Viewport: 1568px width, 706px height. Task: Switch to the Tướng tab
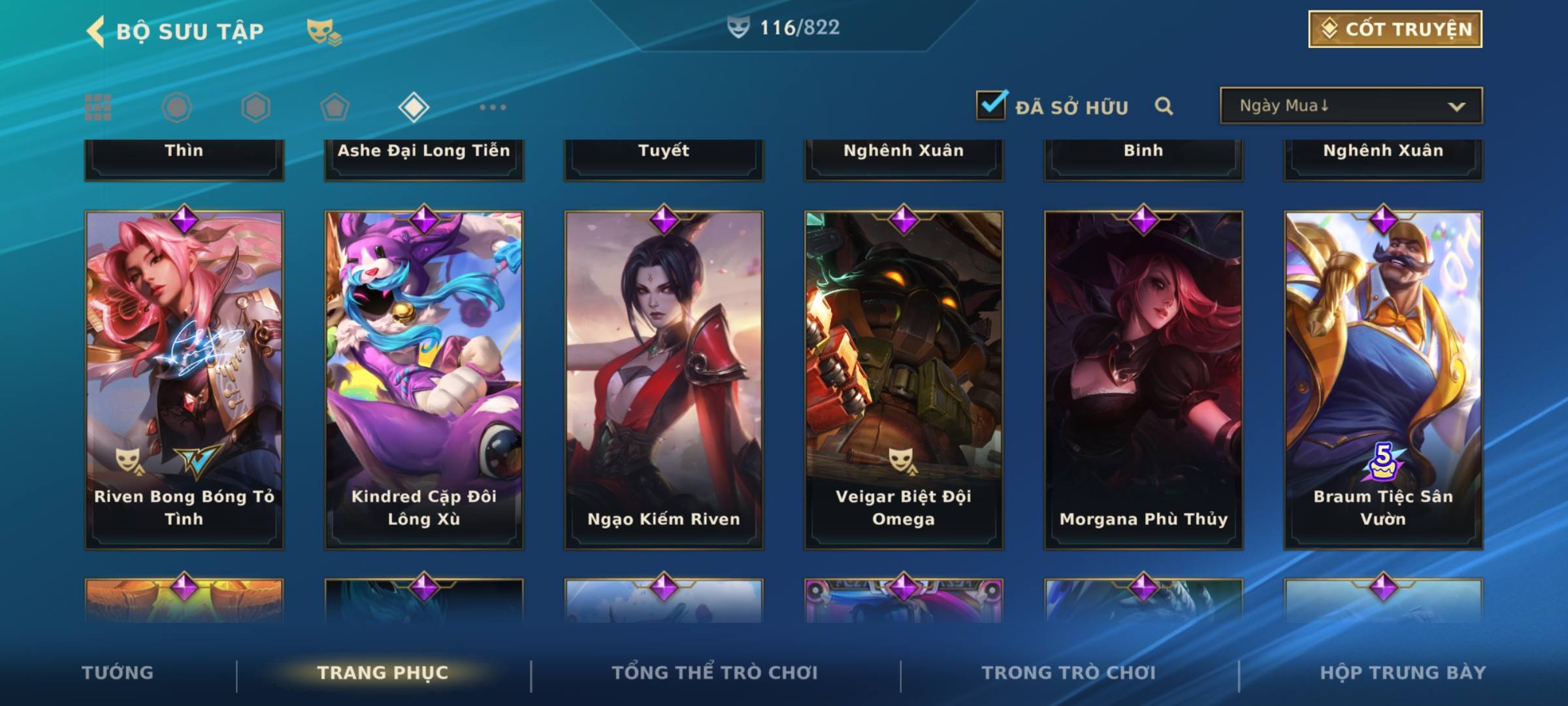pos(118,673)
